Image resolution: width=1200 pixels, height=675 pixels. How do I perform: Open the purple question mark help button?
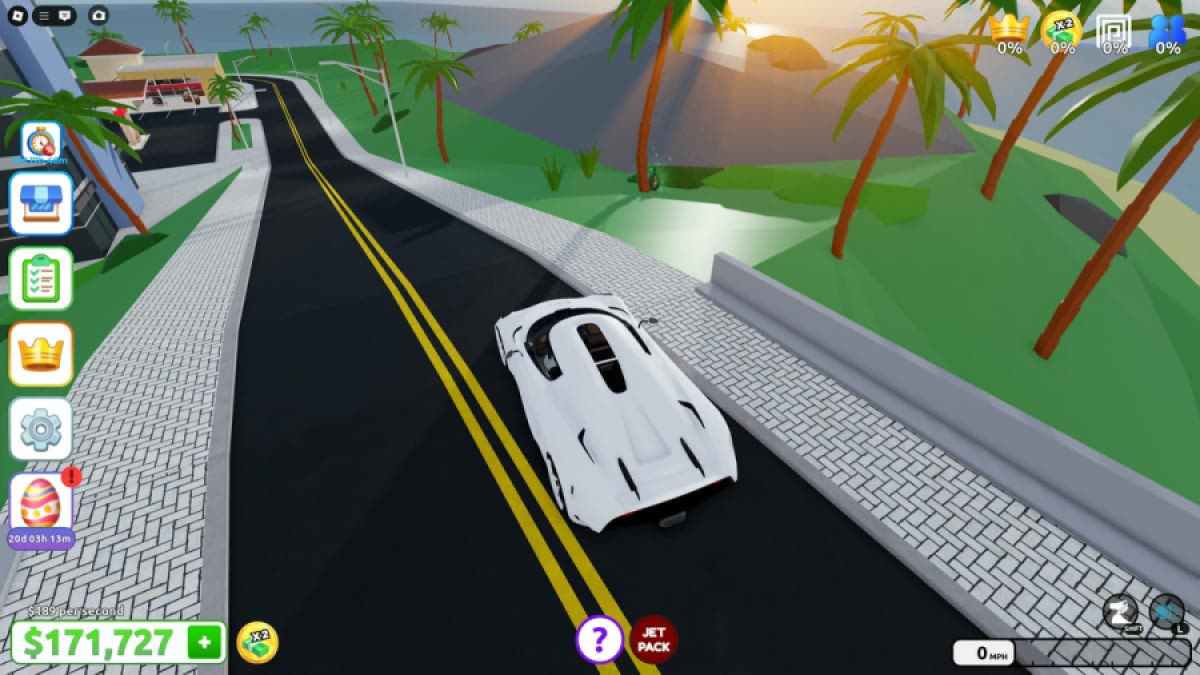(x=599, y=639)
